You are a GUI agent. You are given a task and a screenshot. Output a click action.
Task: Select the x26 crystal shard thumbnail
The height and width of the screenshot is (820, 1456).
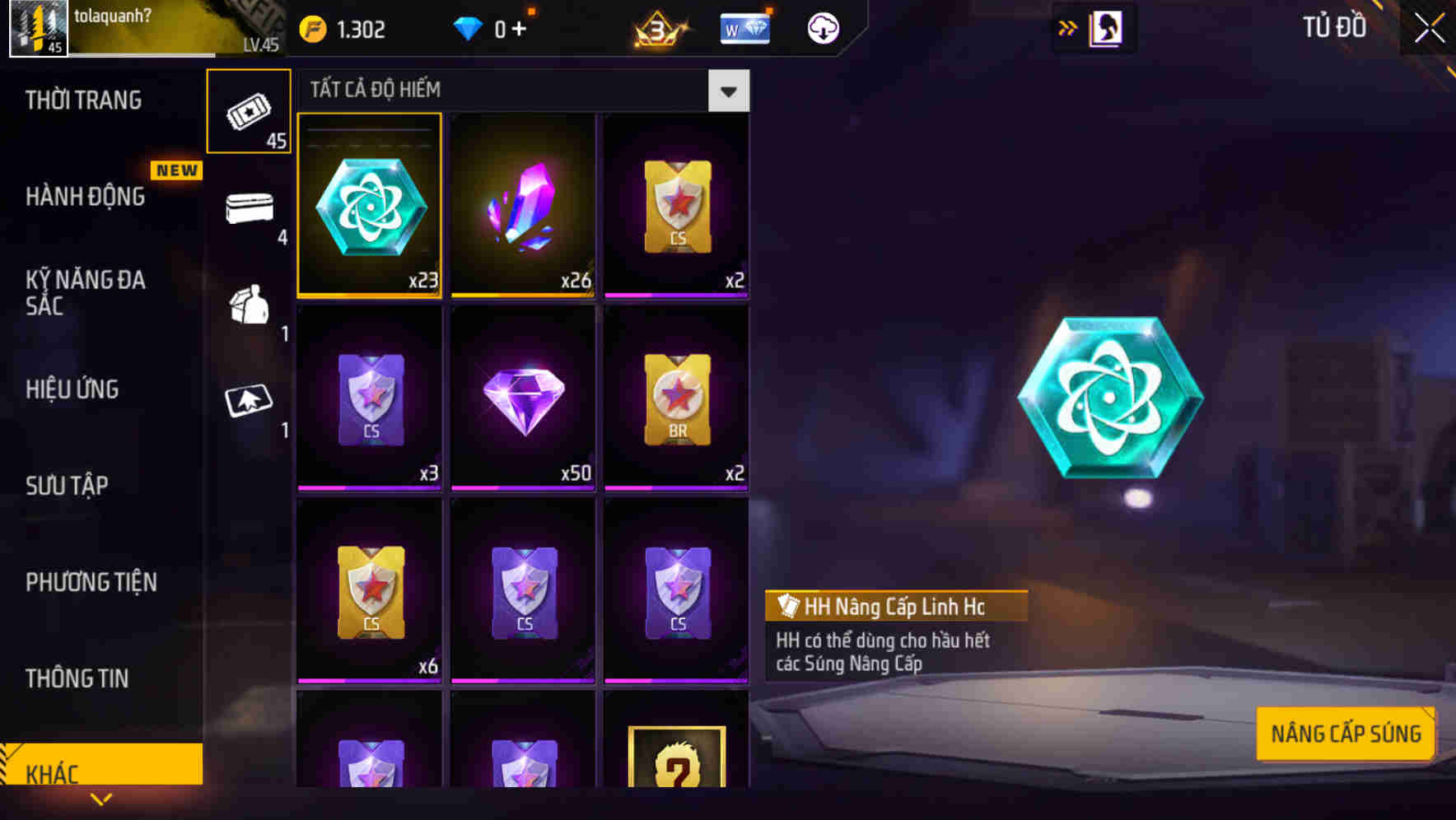(x=524, y=206)
